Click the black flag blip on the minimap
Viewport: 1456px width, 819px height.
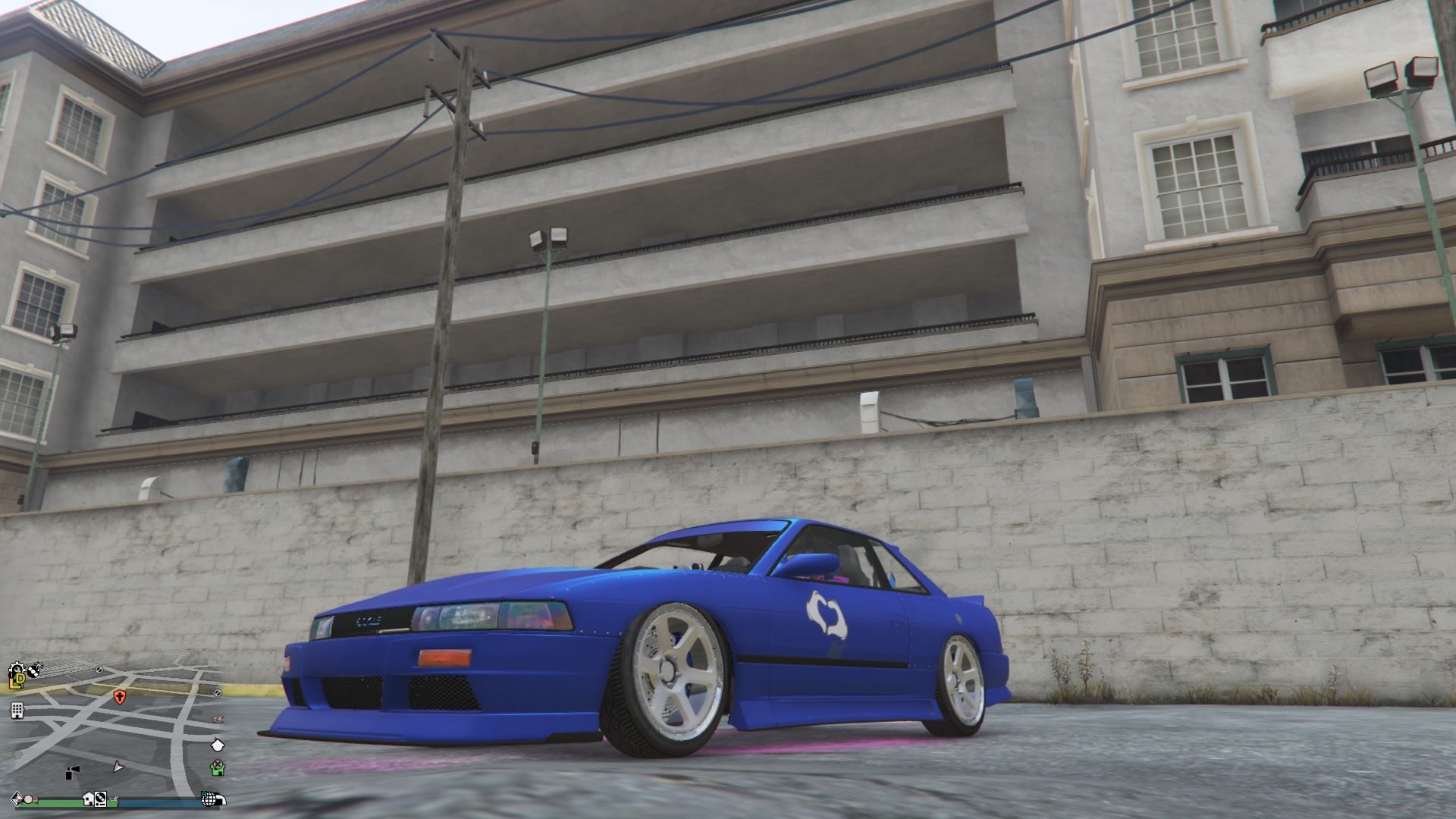click(72, 772)
